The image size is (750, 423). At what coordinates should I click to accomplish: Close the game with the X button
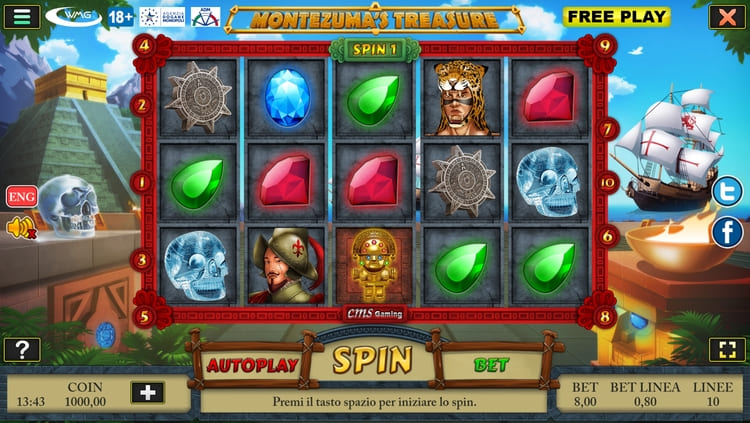(x=724, y=16)
